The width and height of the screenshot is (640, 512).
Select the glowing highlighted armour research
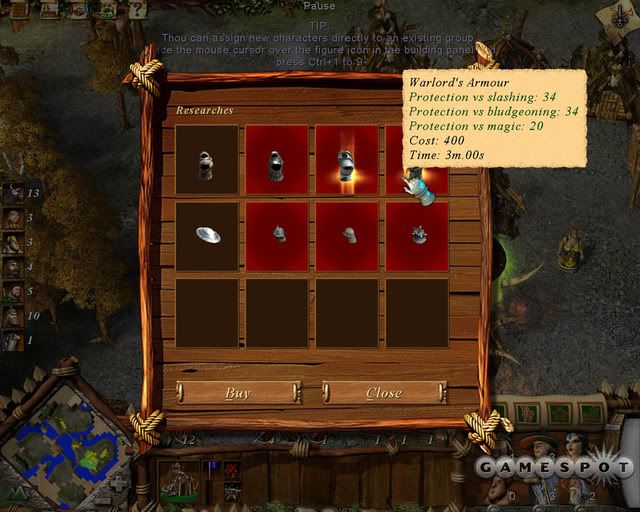tap(346, 157)
